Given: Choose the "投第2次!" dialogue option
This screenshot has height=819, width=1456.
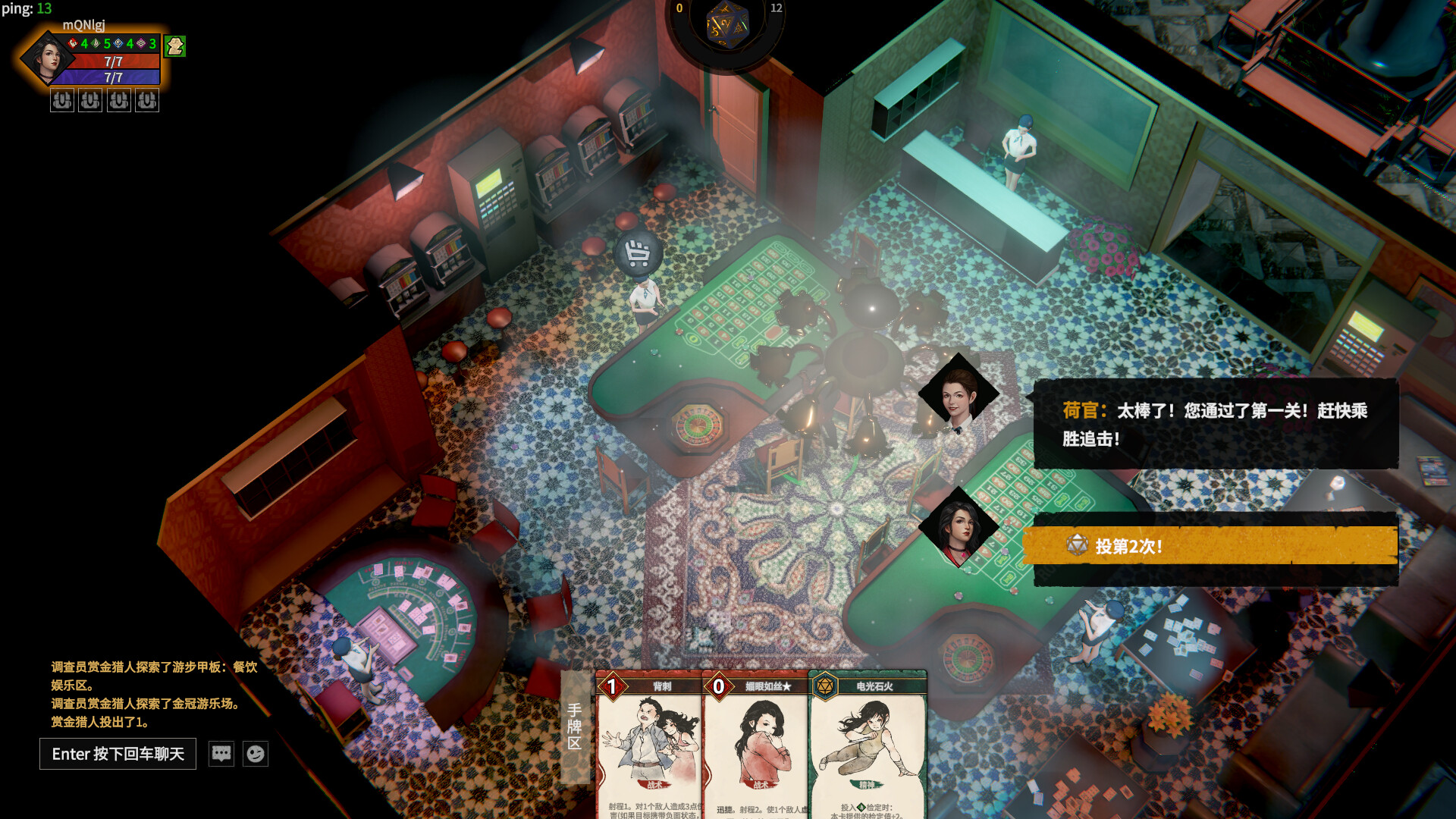Looking at the screenshot, I should [x=1209, y=546].
